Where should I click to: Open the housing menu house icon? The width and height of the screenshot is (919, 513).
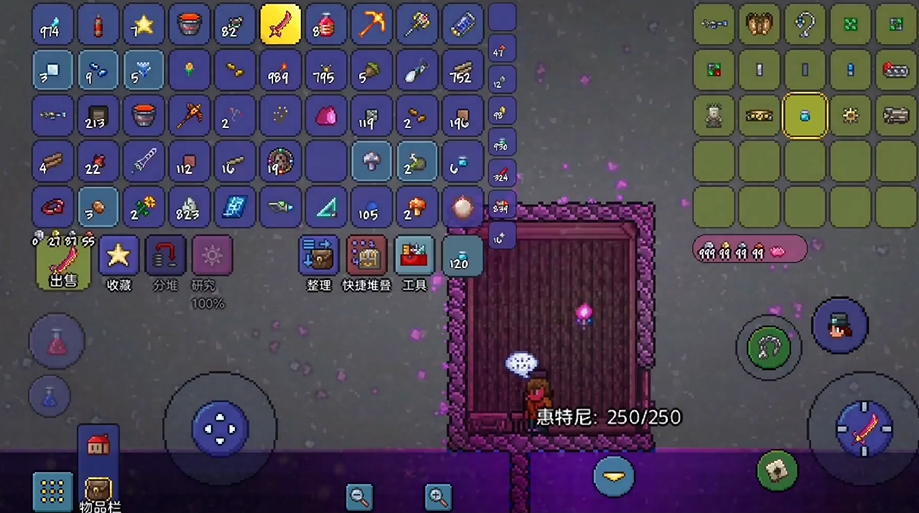[x=98, y=445]
